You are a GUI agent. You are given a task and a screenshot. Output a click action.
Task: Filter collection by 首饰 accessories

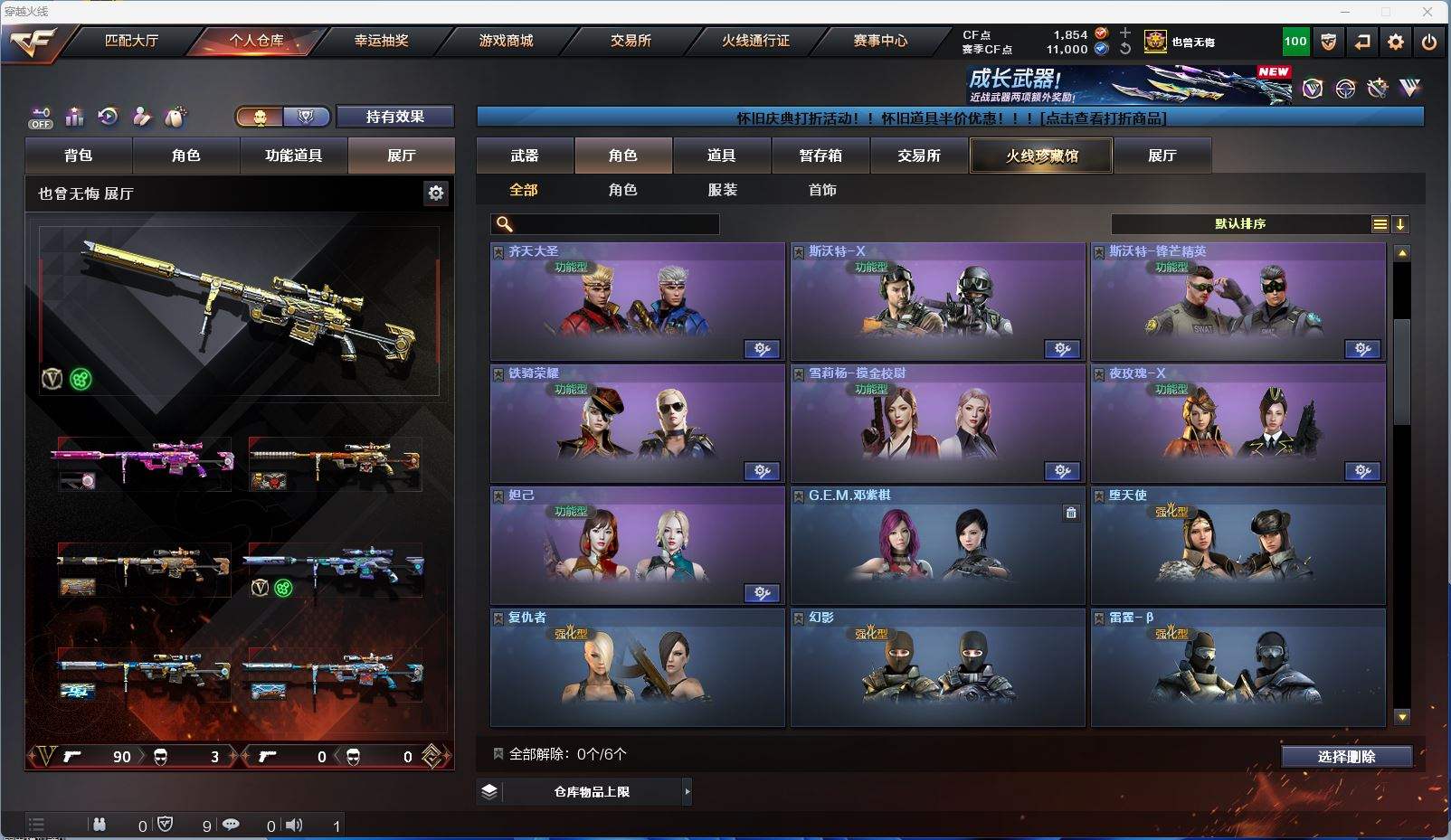tap(822, 190)
